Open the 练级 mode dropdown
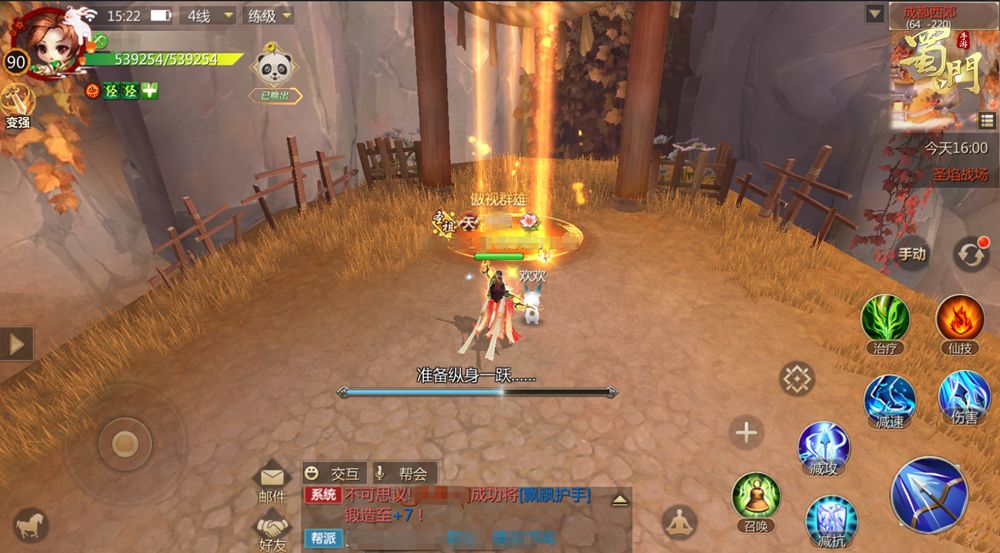The height and width of the screenshot is (553, 1000). (x=269, y=16)
